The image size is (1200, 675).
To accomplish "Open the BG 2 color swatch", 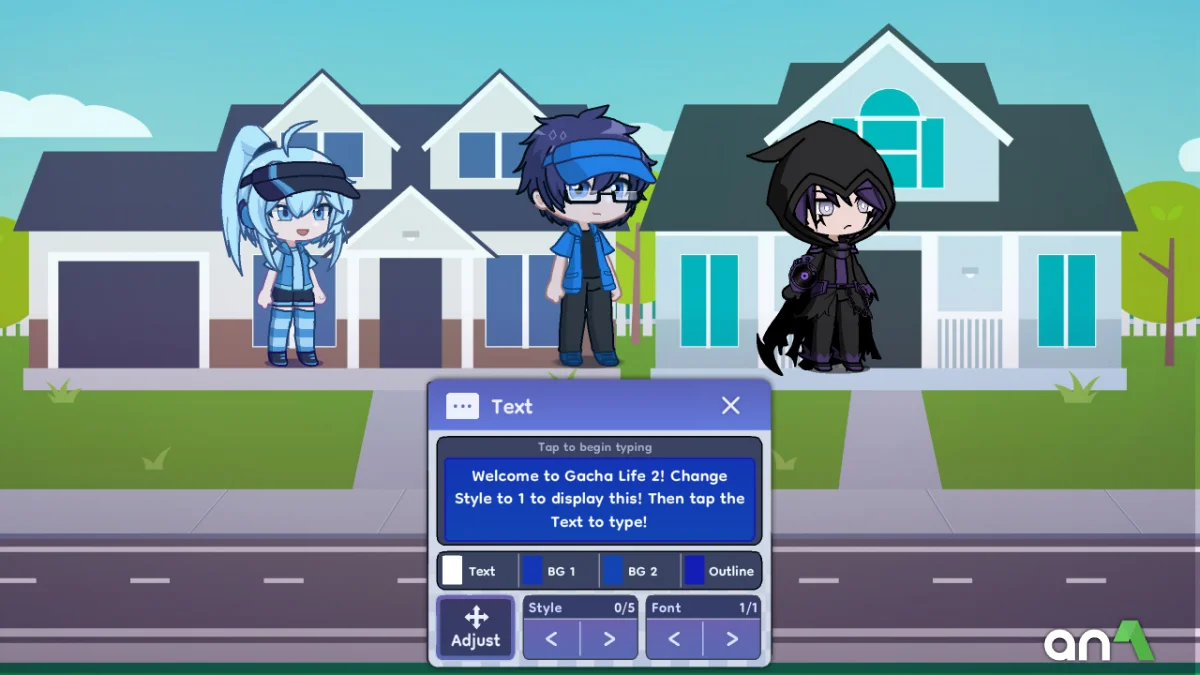I will [613, 571].
